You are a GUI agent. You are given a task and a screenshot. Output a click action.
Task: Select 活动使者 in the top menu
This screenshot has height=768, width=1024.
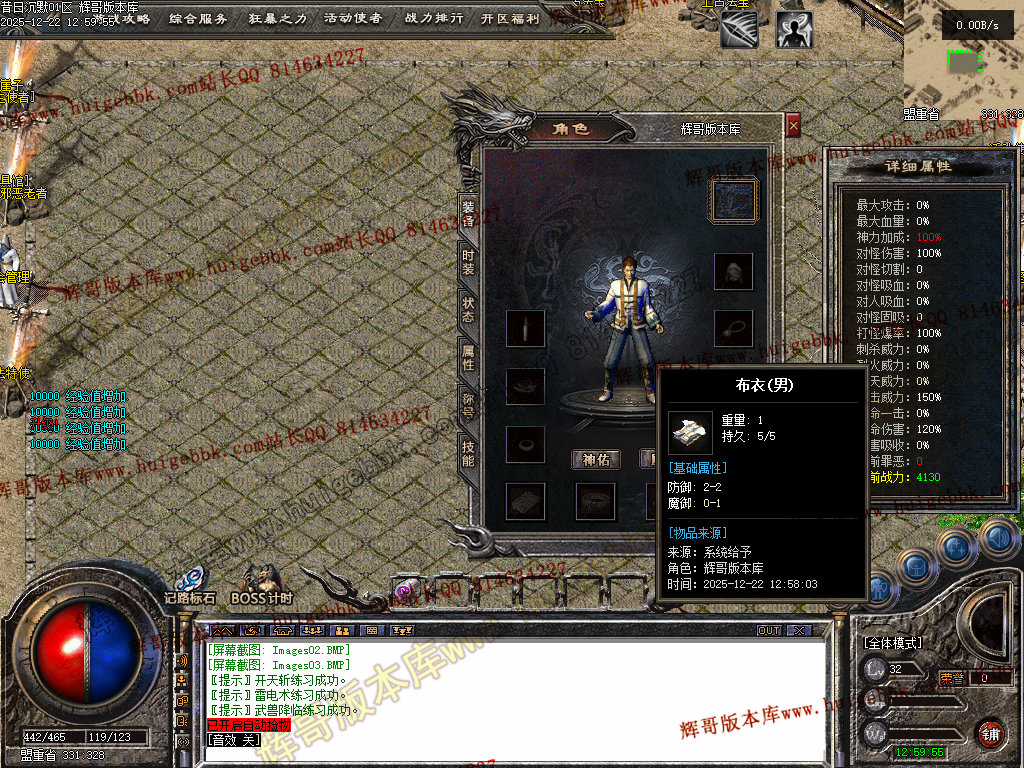pos(353,18)
